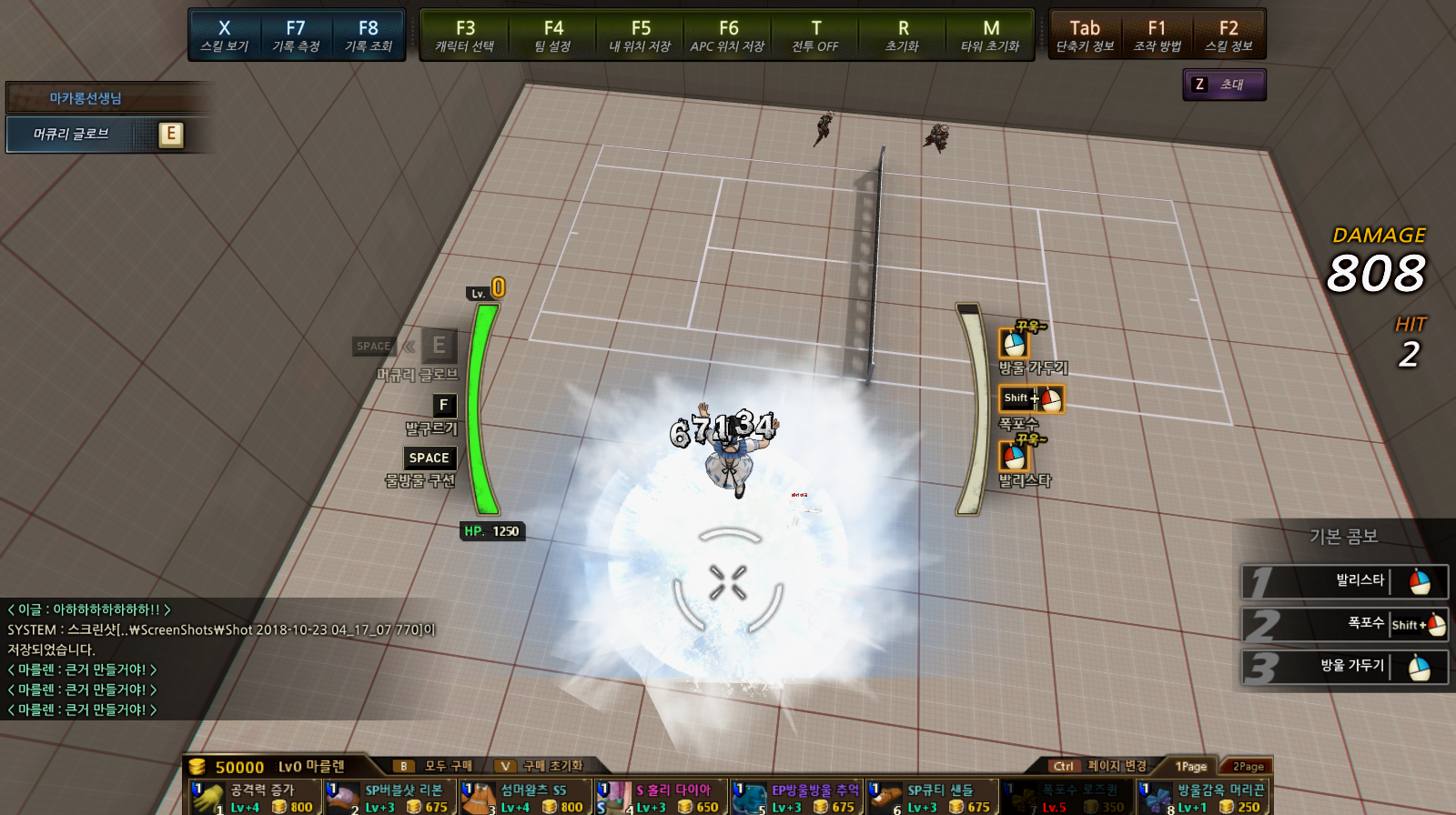Open 조작 방법 controls help
The image size is (1456, 815).
point(1157,35)
